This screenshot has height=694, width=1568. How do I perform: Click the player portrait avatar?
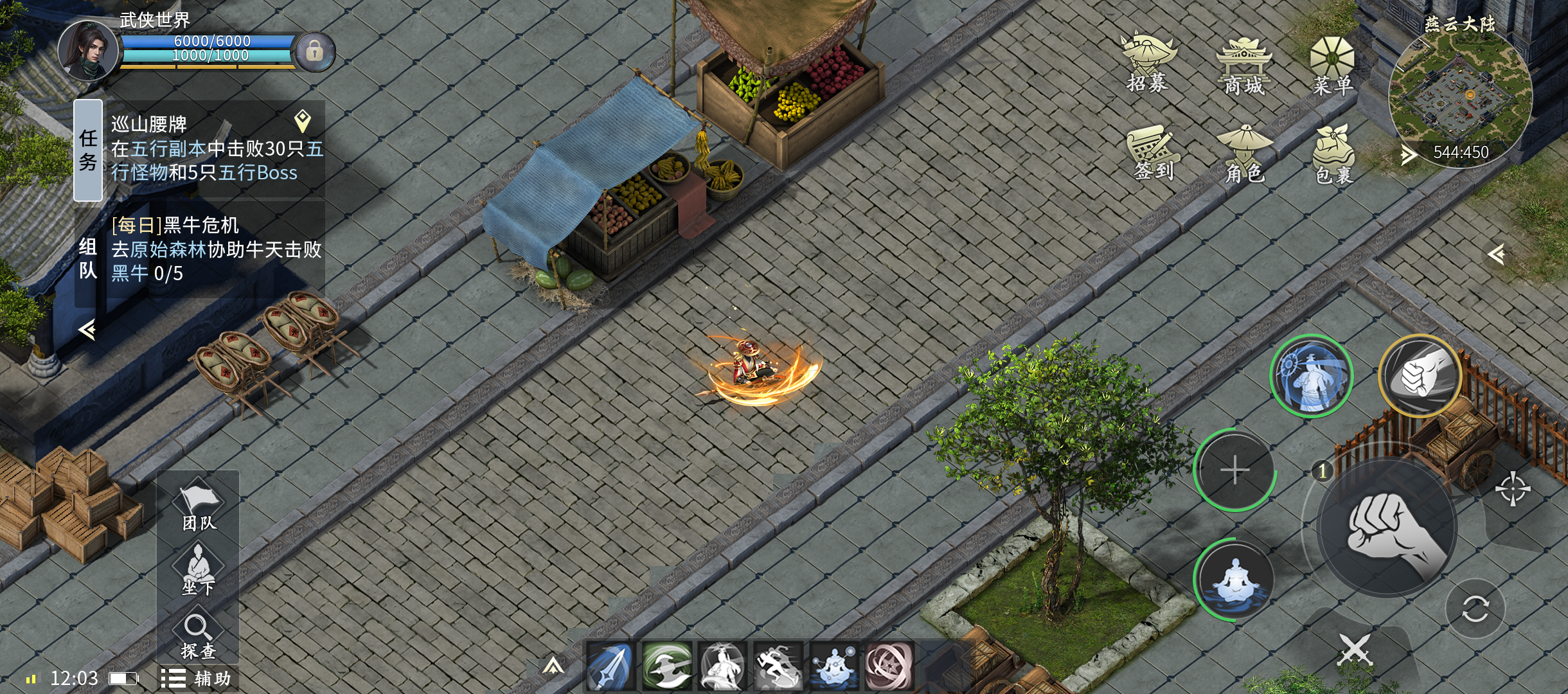pyautogui.click(x=88, y=51)
